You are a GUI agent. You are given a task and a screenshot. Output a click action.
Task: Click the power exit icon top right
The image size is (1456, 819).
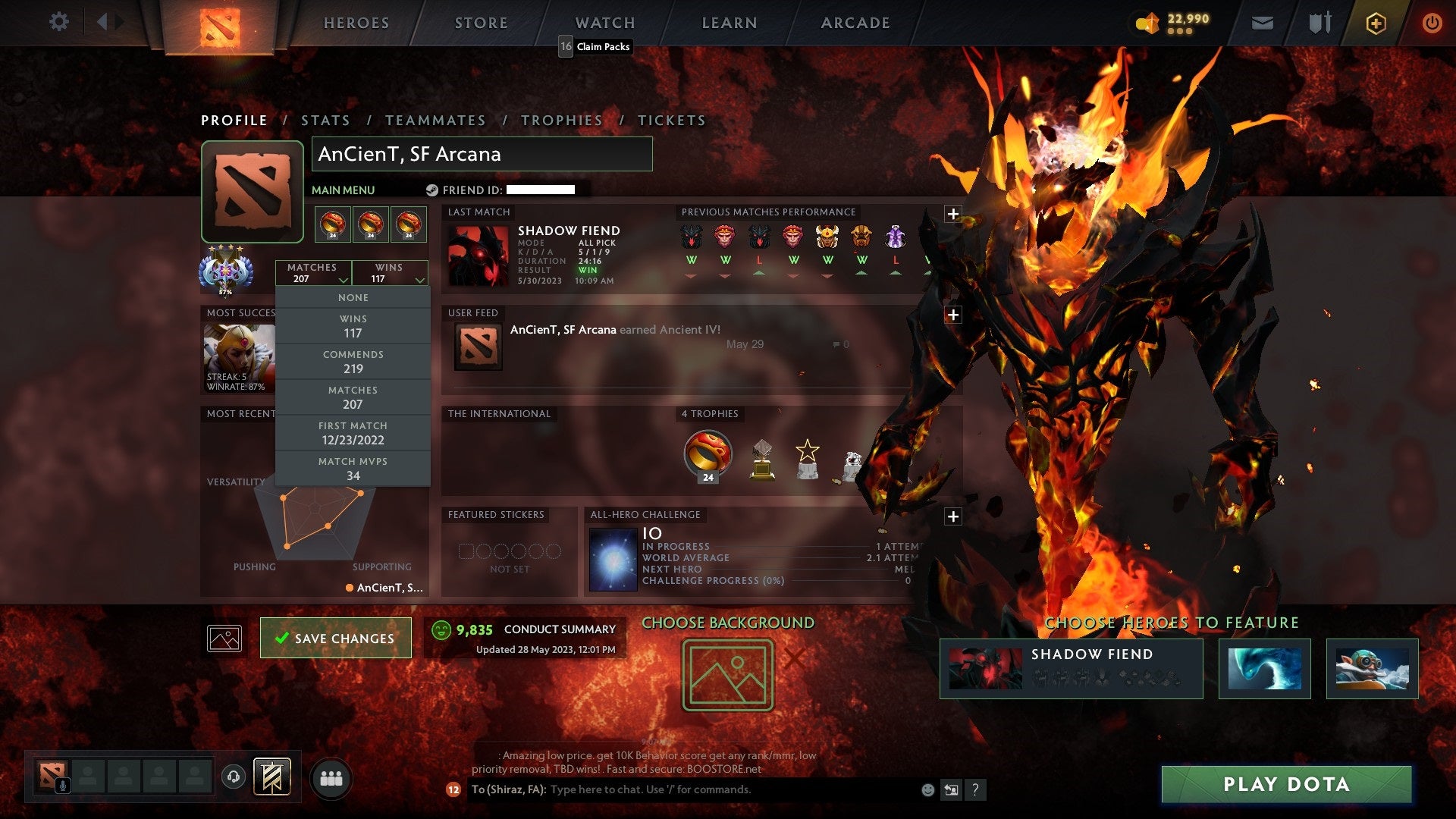[1432, 24]
